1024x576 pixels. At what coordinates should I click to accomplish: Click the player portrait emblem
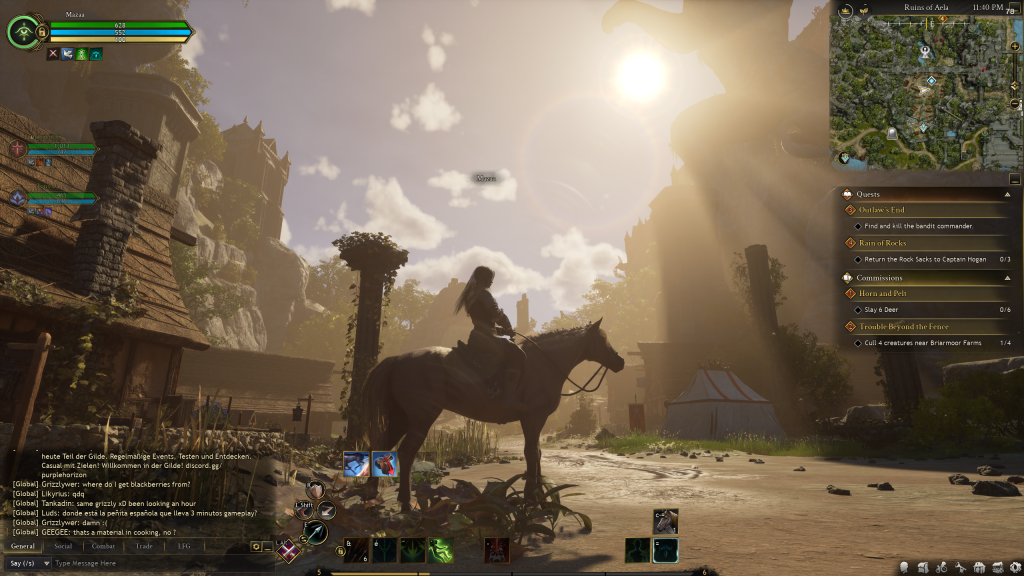point(24,32)
